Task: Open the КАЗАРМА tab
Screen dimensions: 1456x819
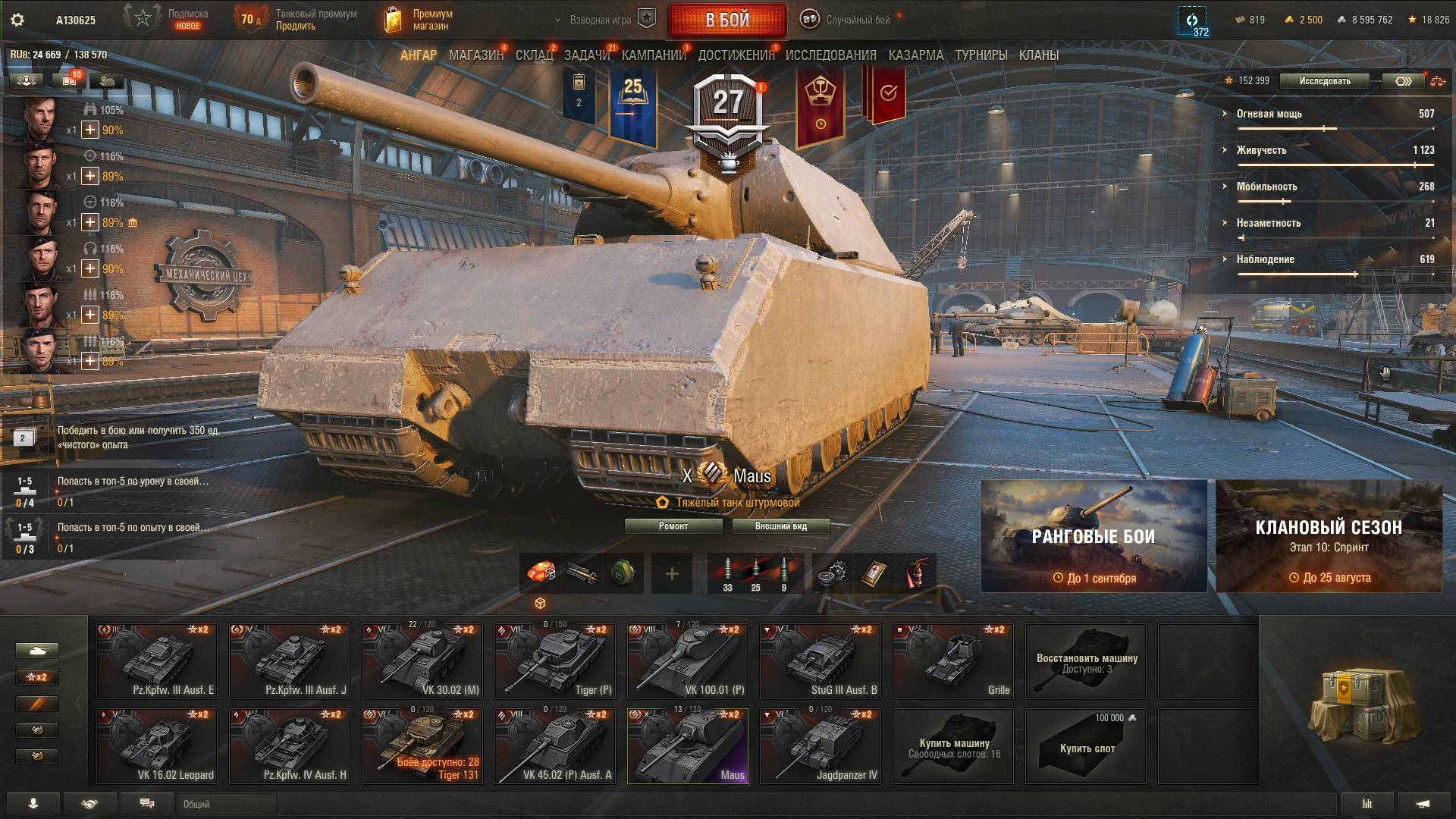Action: point(916,55)
